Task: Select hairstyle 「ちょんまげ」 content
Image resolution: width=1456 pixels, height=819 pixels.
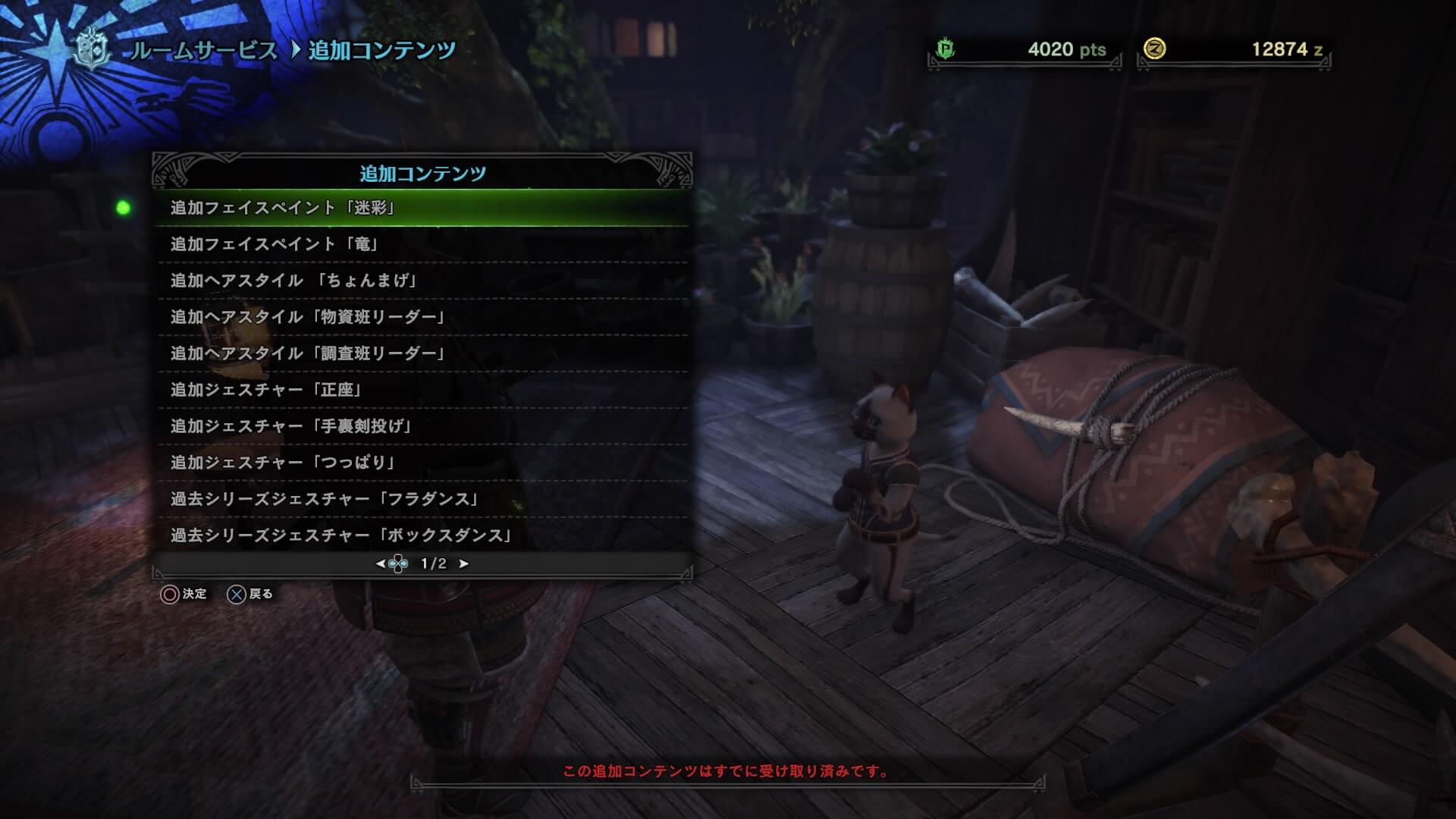Action: [422, 281]
